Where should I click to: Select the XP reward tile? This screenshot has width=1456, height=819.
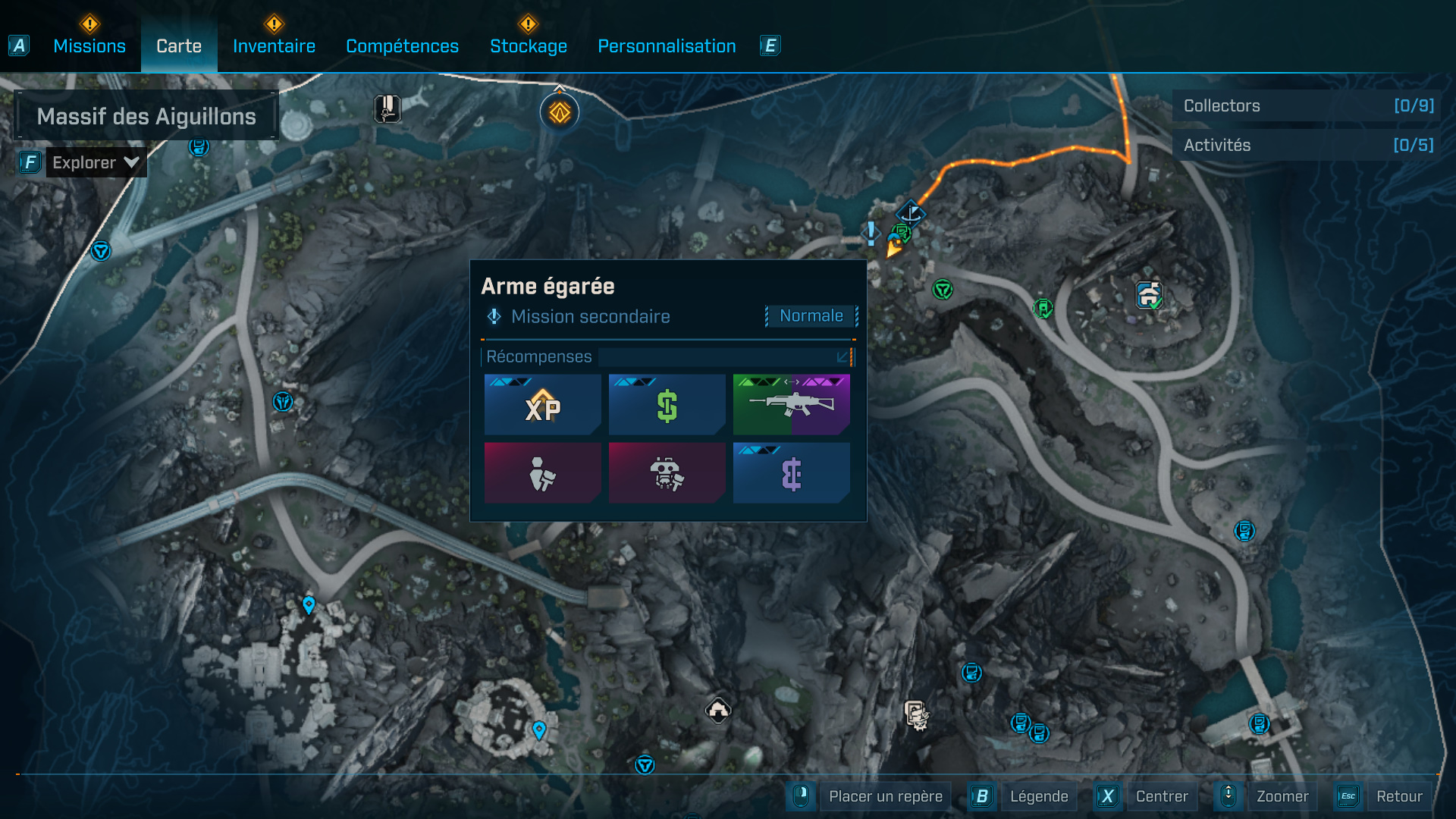tap(543, 405)
